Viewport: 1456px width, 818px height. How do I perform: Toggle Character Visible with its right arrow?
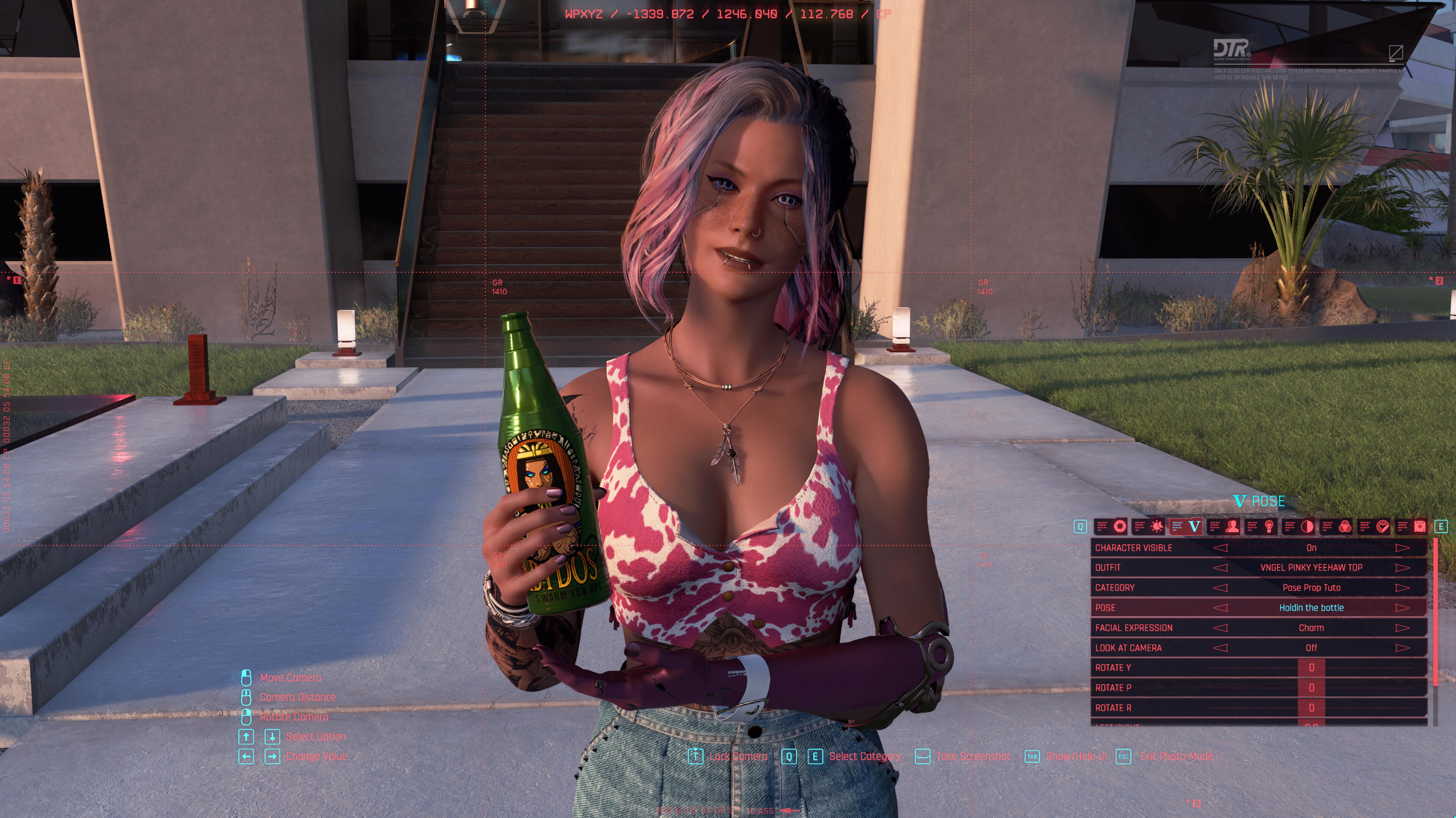[1402, 547]
